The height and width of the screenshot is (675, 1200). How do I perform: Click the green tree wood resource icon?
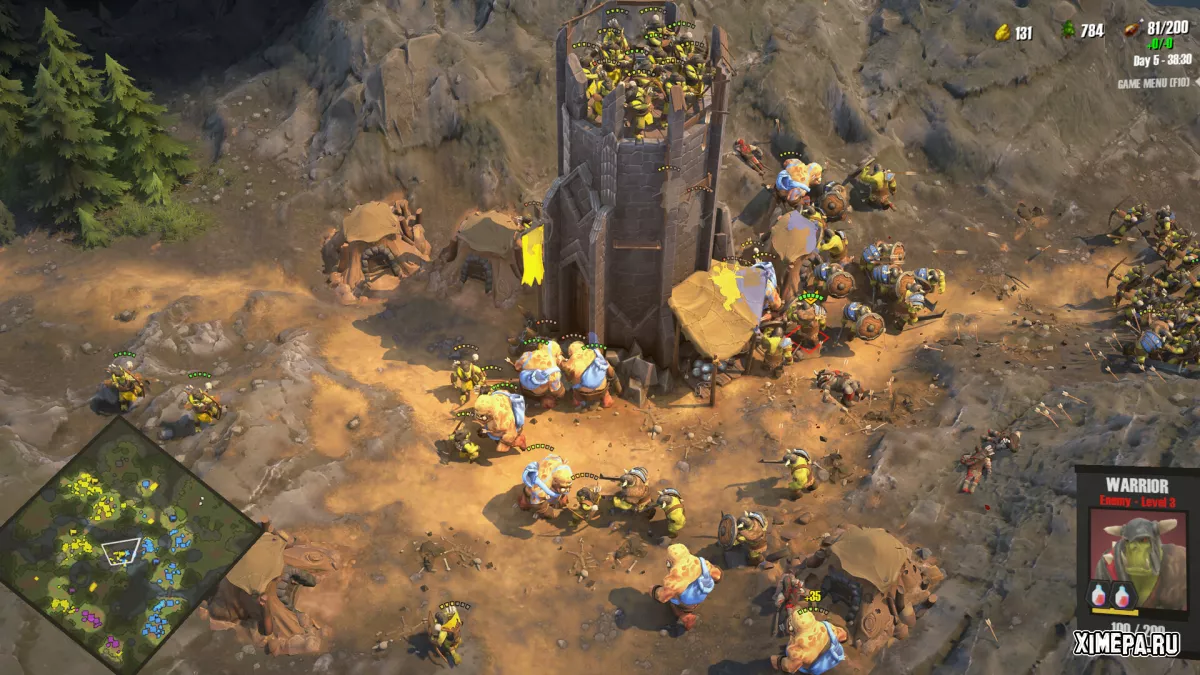click(1067, 31)
